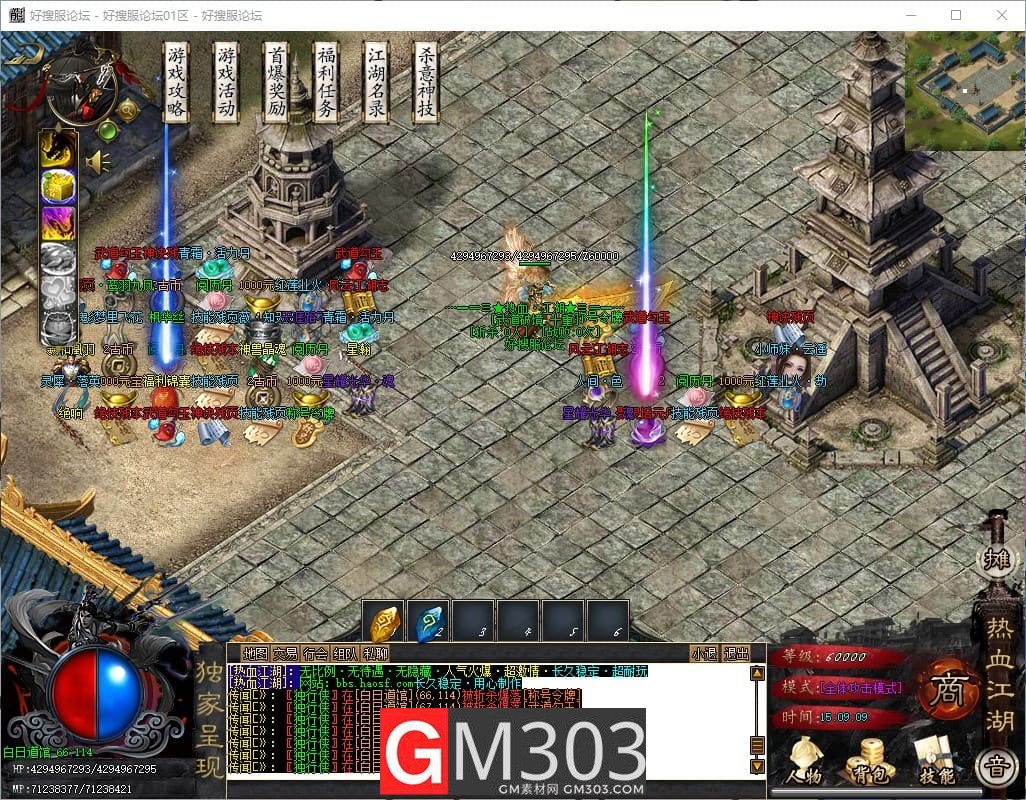Switch to the 私聊 private chat tab
The height and width of the screenshot is (800, 1026).
pyautogui.click(x=375, y=654)
